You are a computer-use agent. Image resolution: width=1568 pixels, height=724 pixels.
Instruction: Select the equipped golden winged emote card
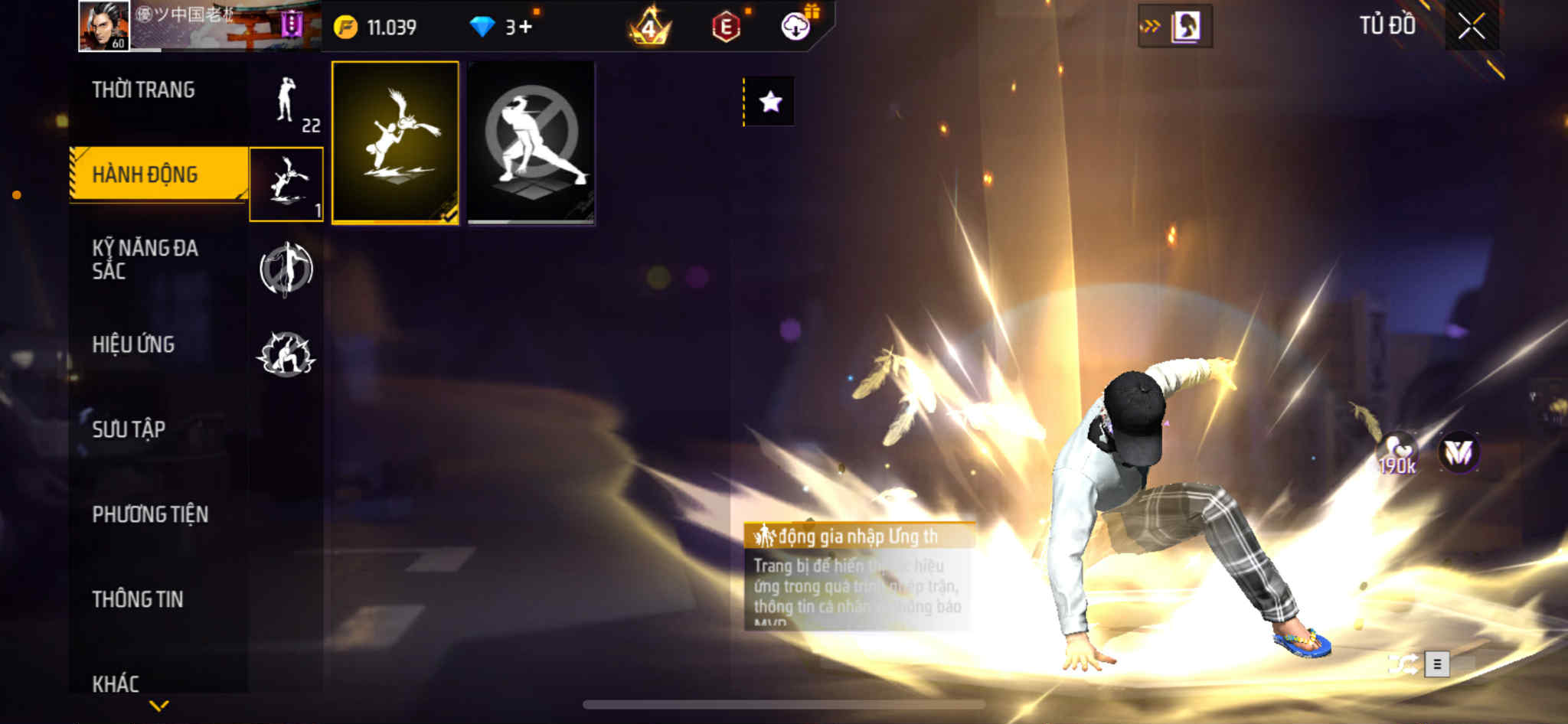point(395,142)
